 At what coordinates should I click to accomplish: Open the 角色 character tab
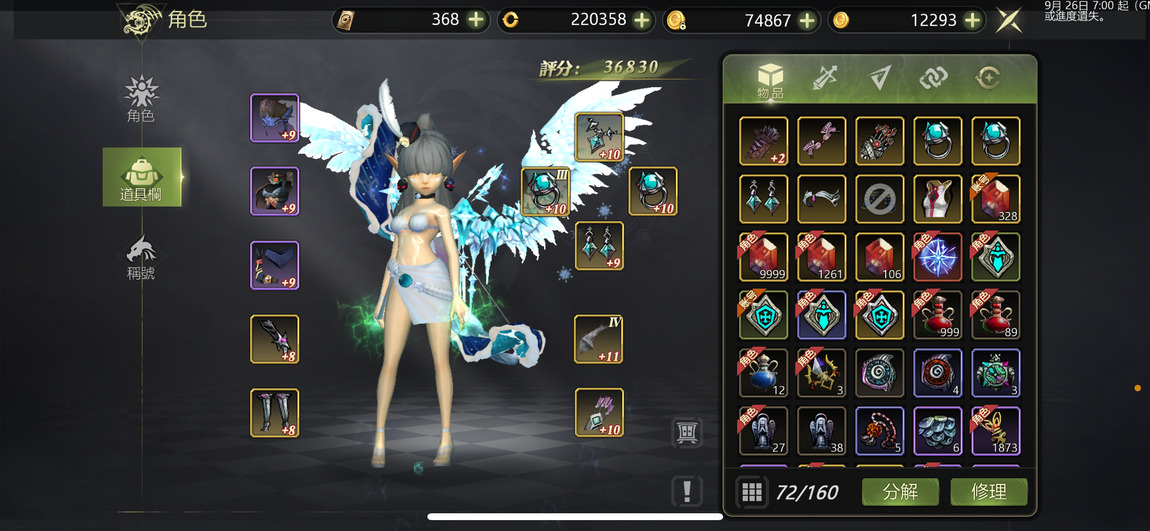[141, 100]
